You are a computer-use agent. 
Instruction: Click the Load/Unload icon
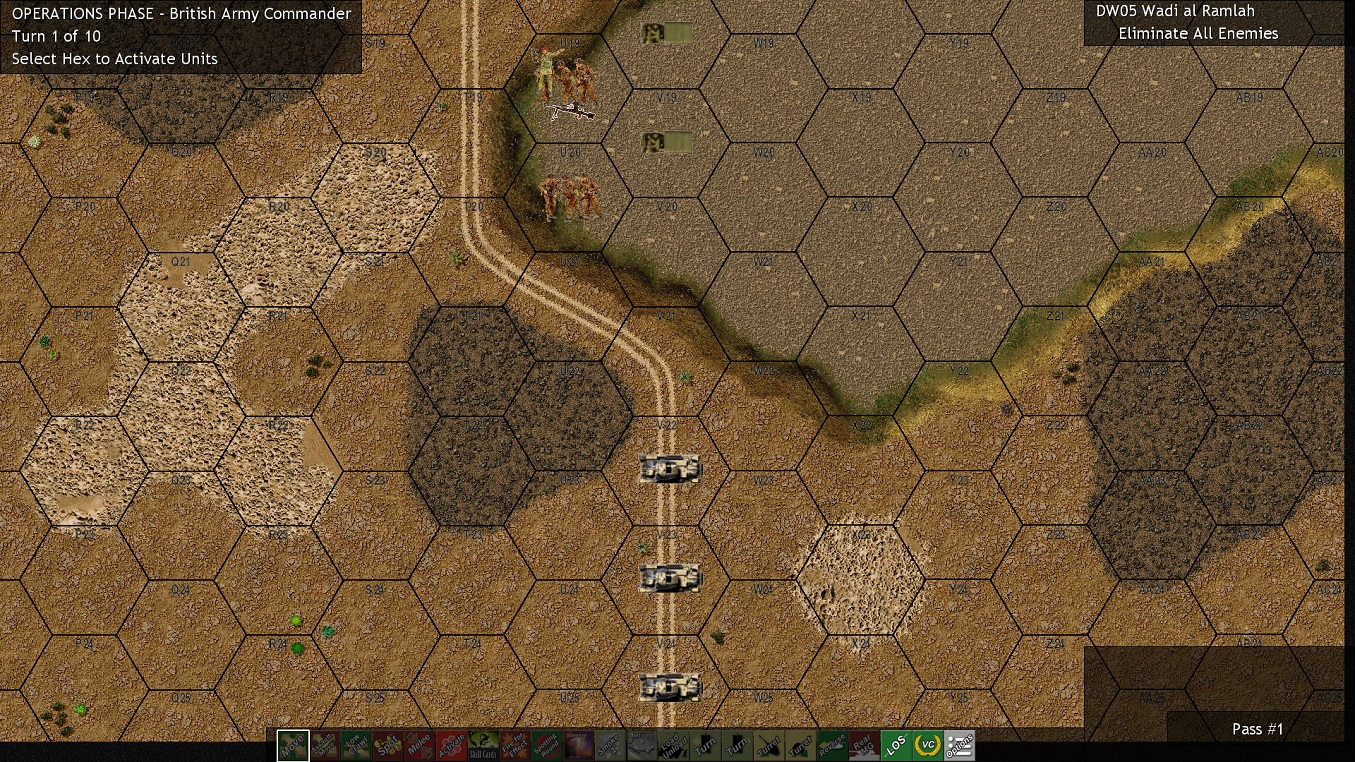[675, 745]
